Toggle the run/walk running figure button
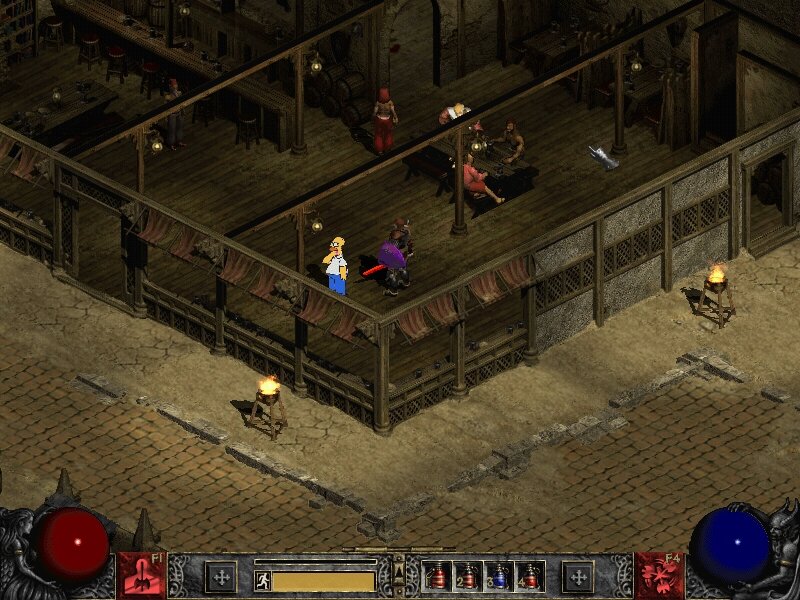800x600 pixels. tap(263, 580)
